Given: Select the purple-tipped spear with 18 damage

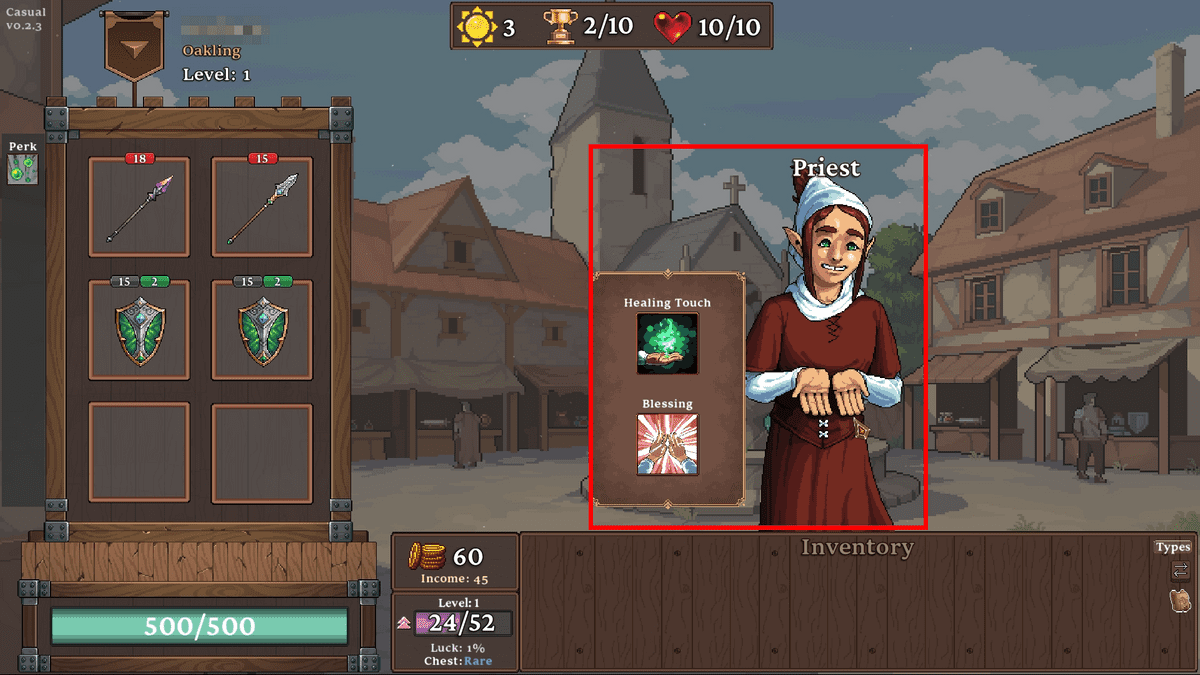Looking at the screenshot, I should click(139, 210).
